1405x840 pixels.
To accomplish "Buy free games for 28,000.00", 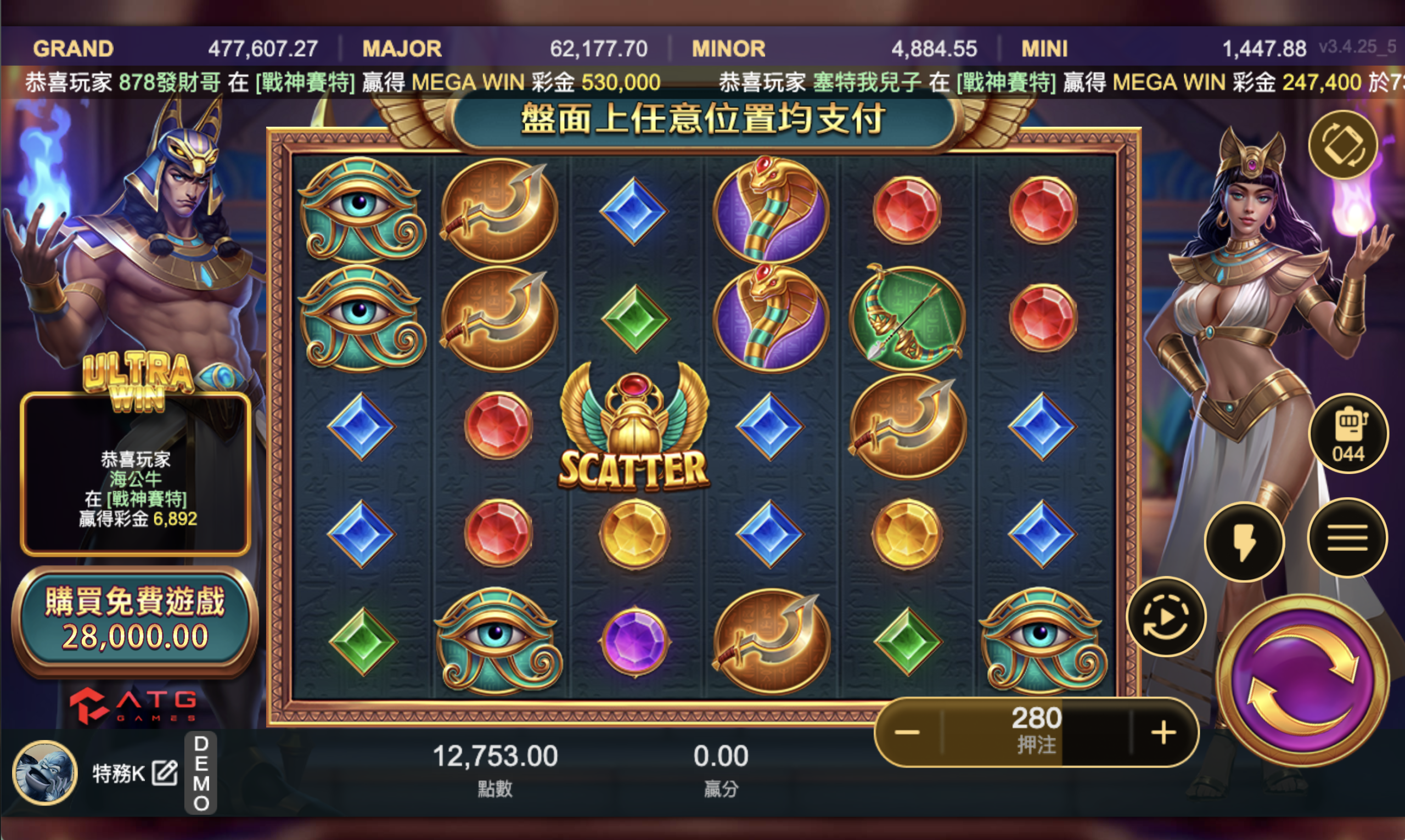I will coord(134,620).
